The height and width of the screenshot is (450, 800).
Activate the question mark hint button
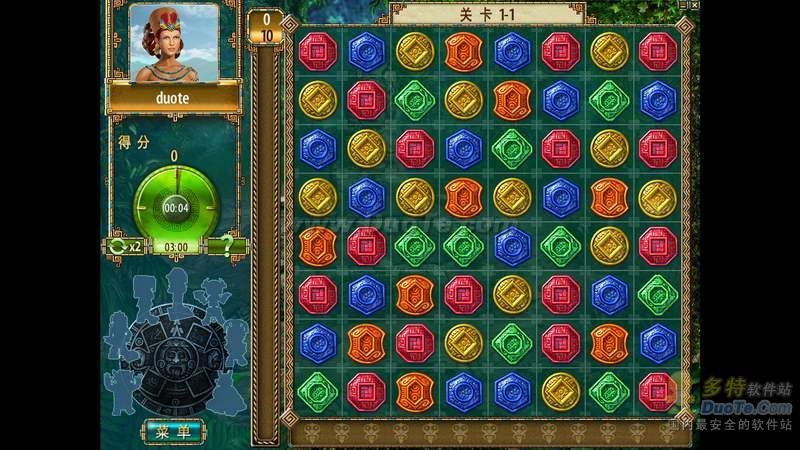tap(226, 246)
